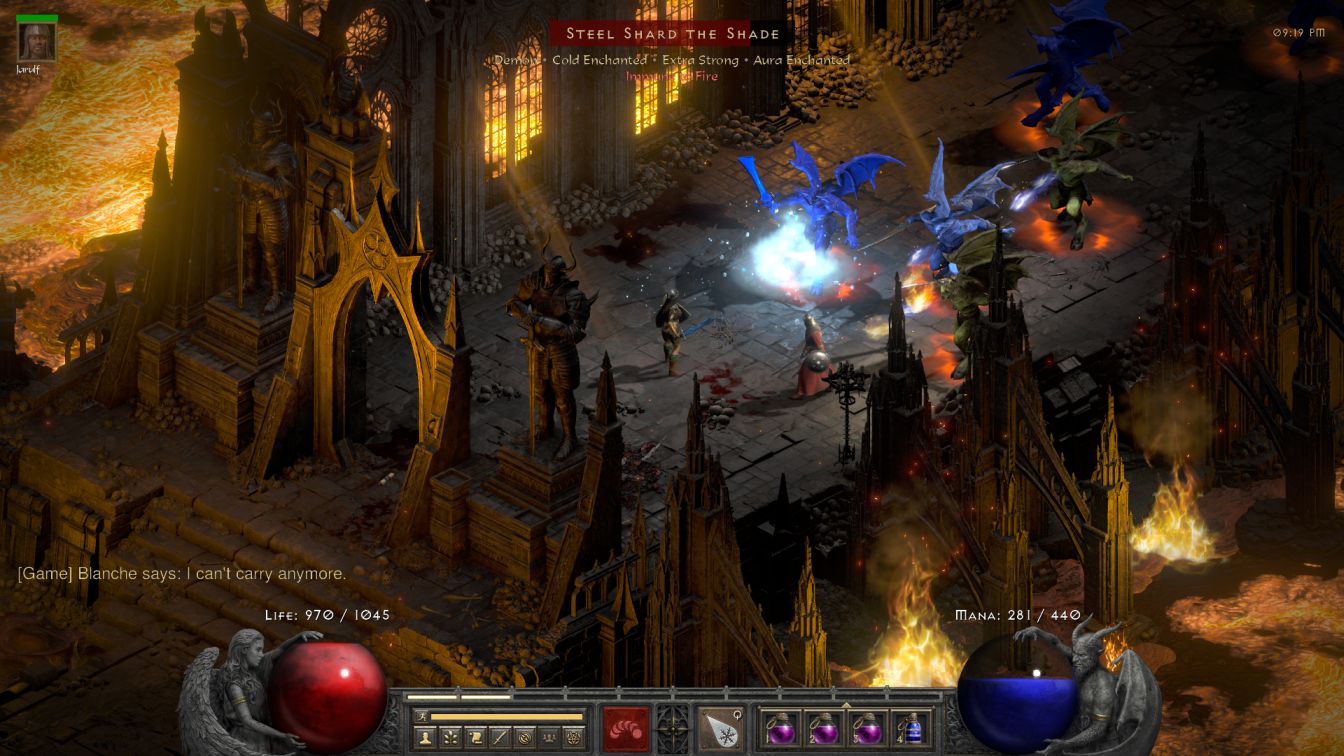The width and height of the screenshot is (1344, 756).
Task: Click the mercenary portrait of Jarulf
Action: pos(37,41)
